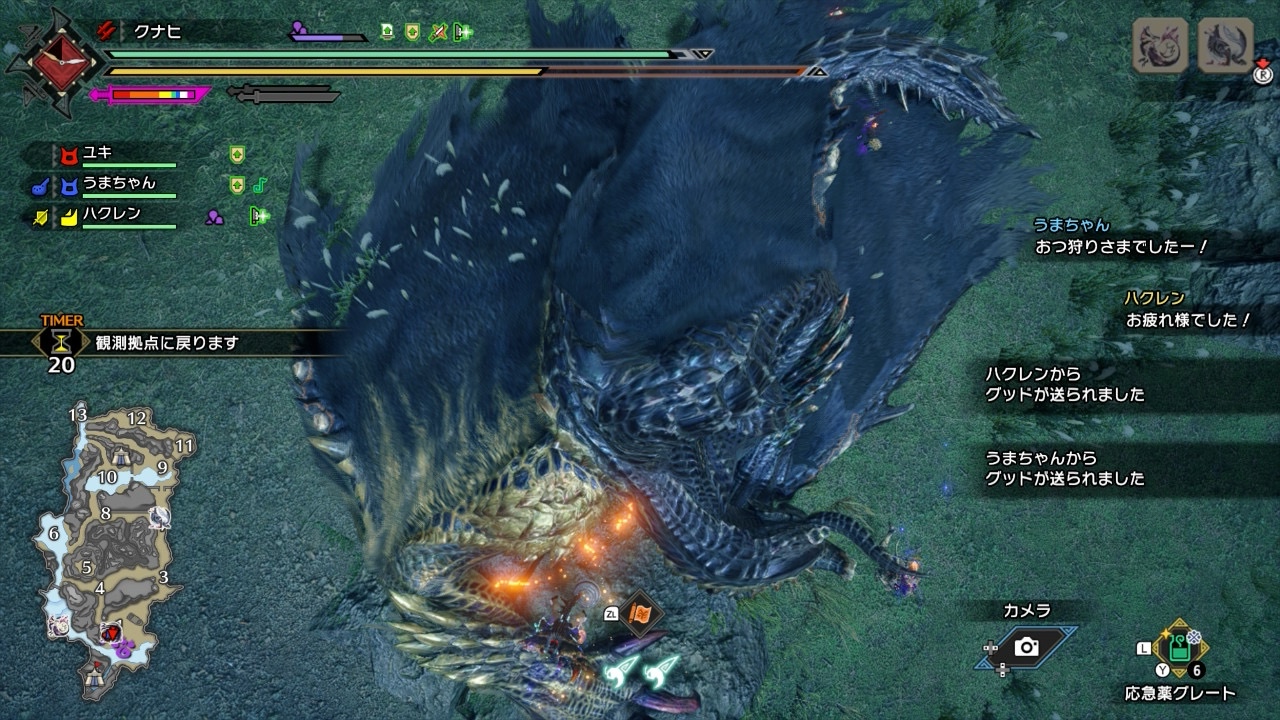Open the area minimap
Image resolution: width=1280 pixels, height=720 pixels.
(110, 550)
